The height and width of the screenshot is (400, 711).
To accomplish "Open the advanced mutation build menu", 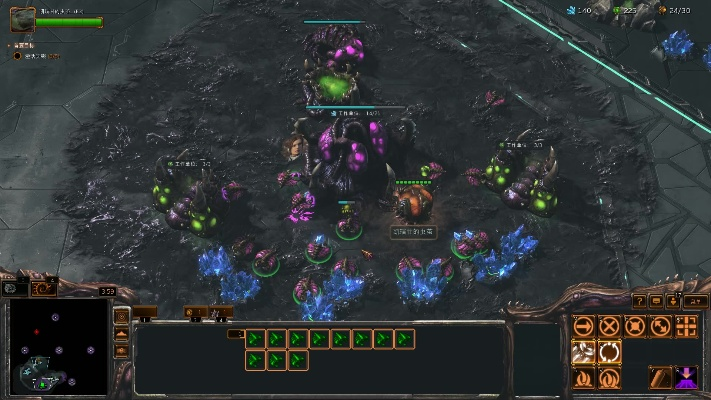I will (x=609, y=378).
